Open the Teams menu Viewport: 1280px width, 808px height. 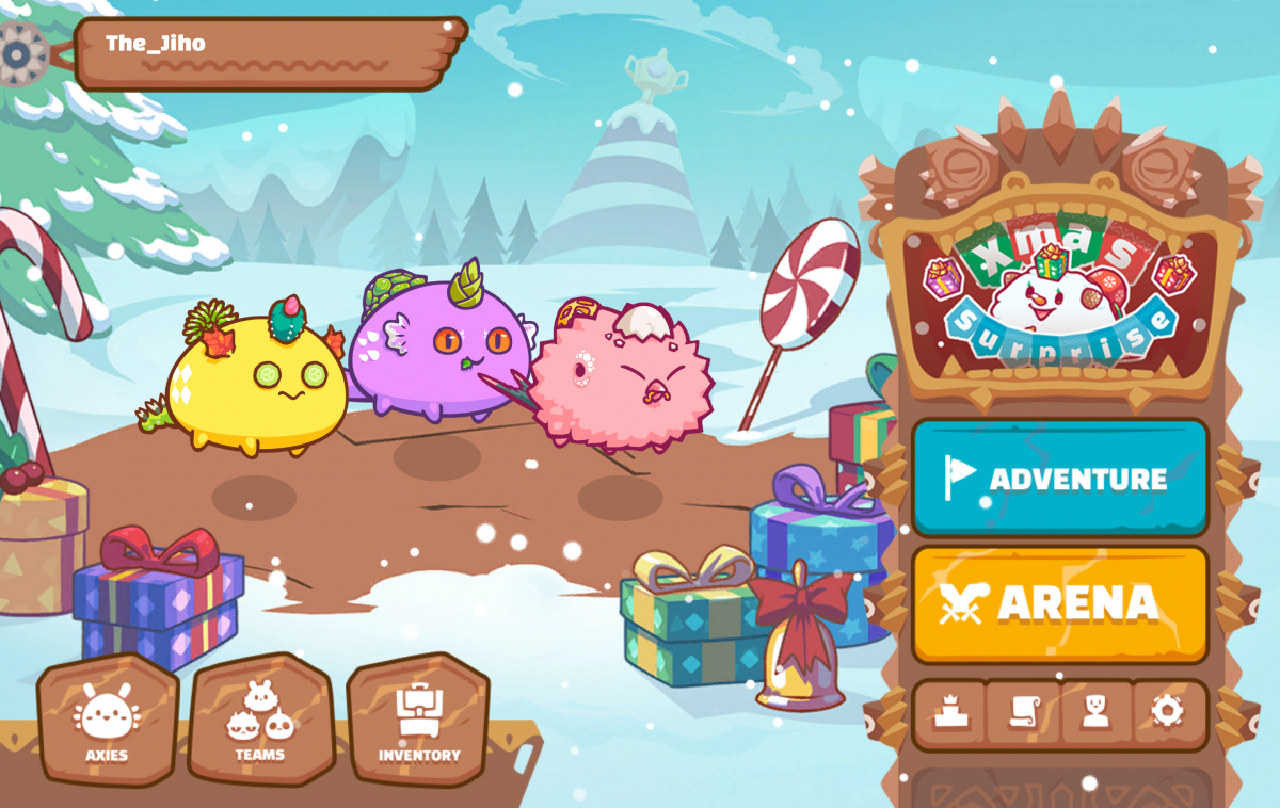tap(260, 720)
